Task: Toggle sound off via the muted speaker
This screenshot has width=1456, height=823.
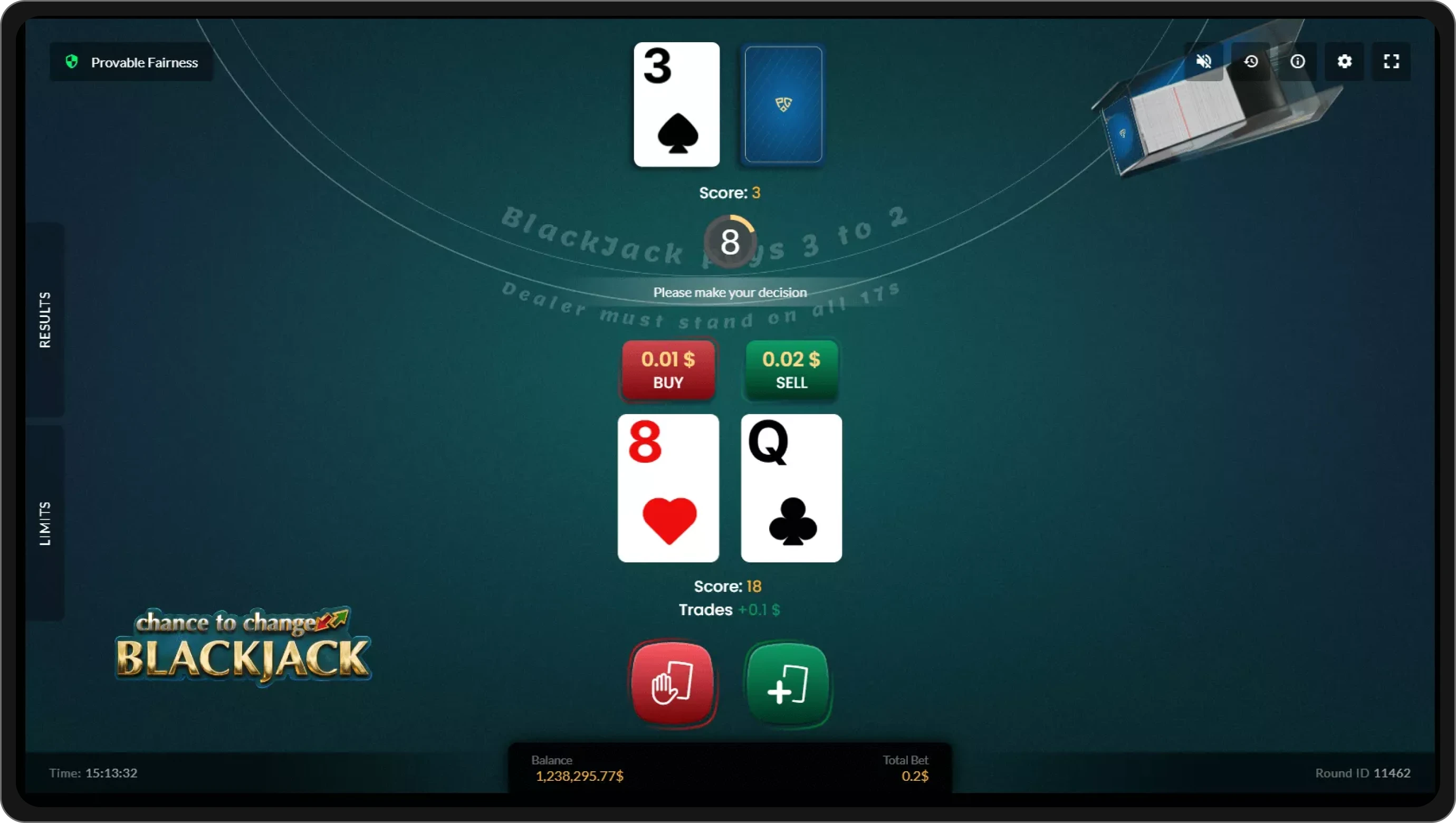Action: [1204, 61]
